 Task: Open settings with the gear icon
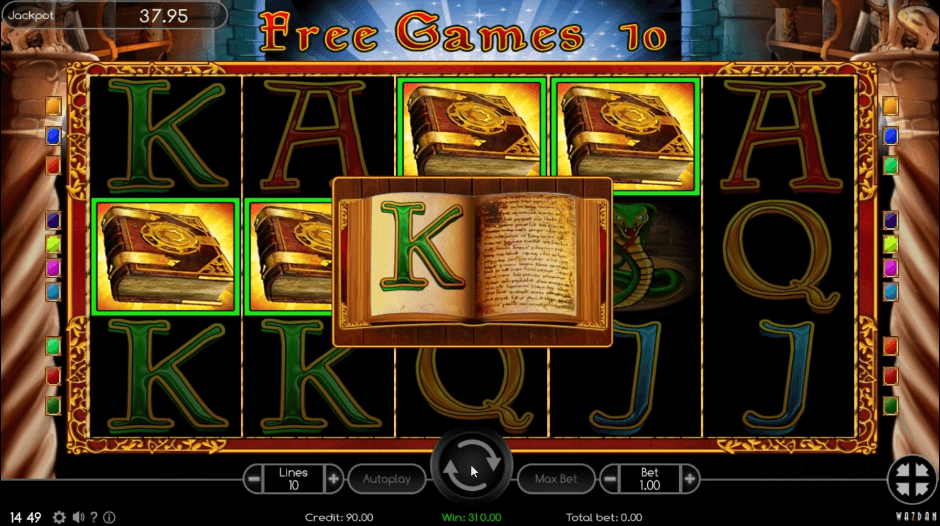[x=59, y=517]
